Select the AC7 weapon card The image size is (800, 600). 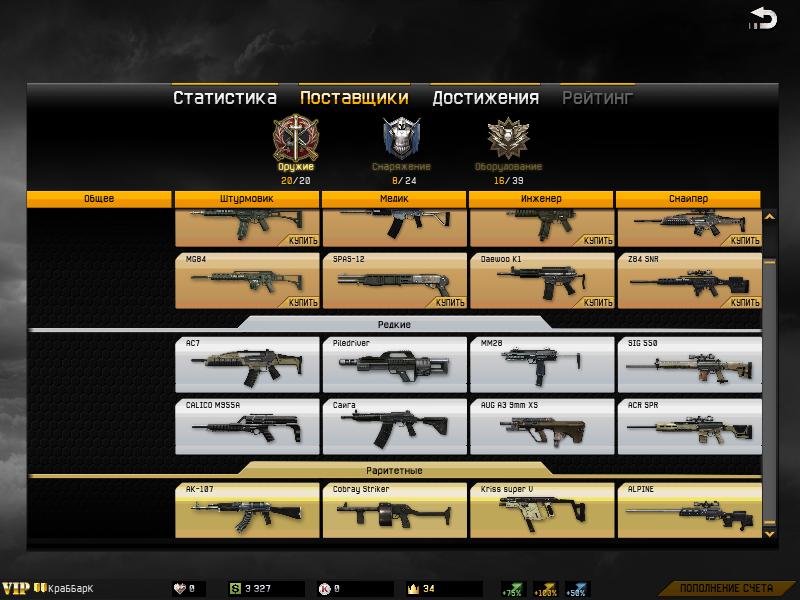(x=247, y=364)
